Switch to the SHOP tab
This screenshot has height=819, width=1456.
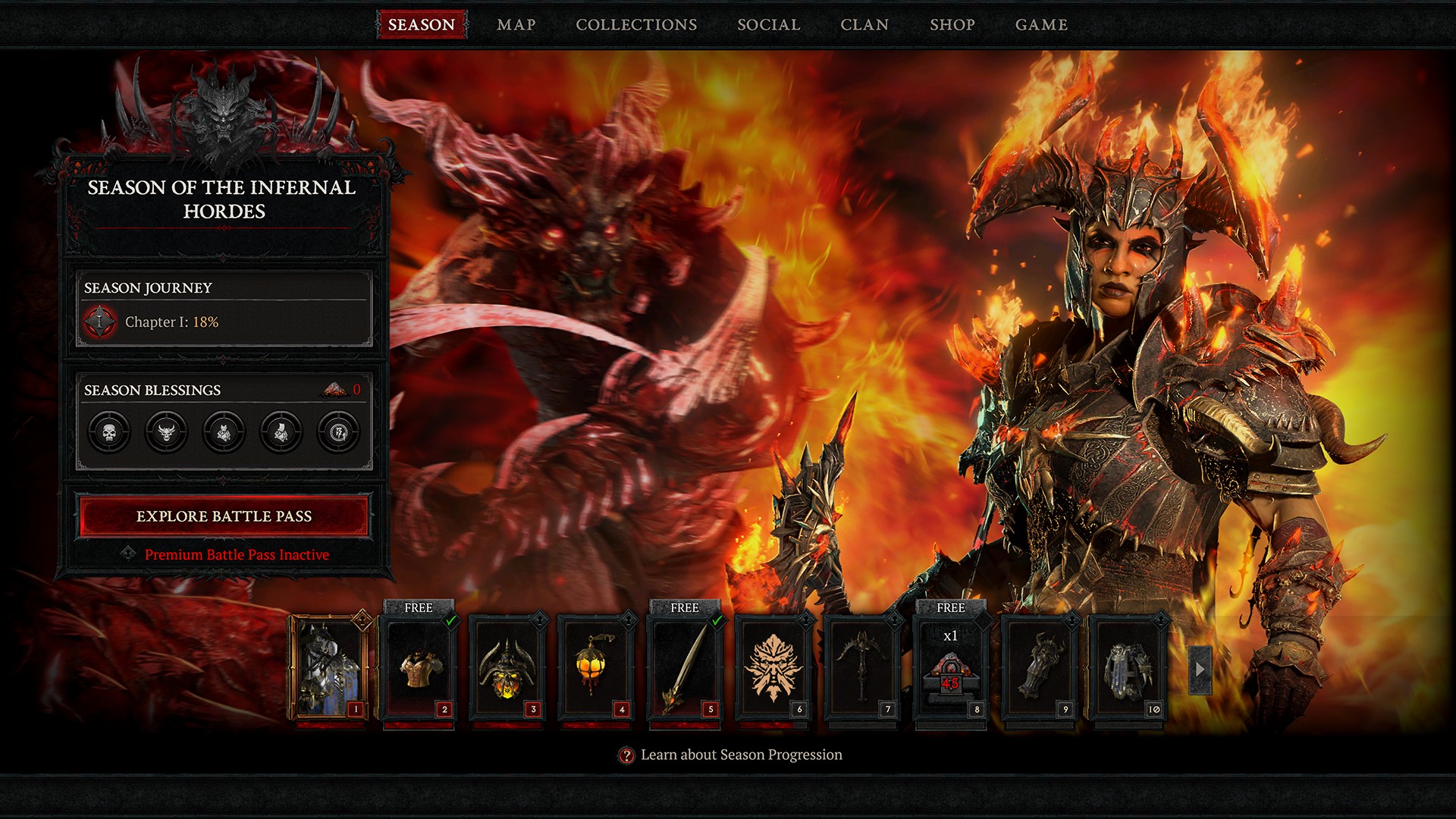(x=952, y=24)
